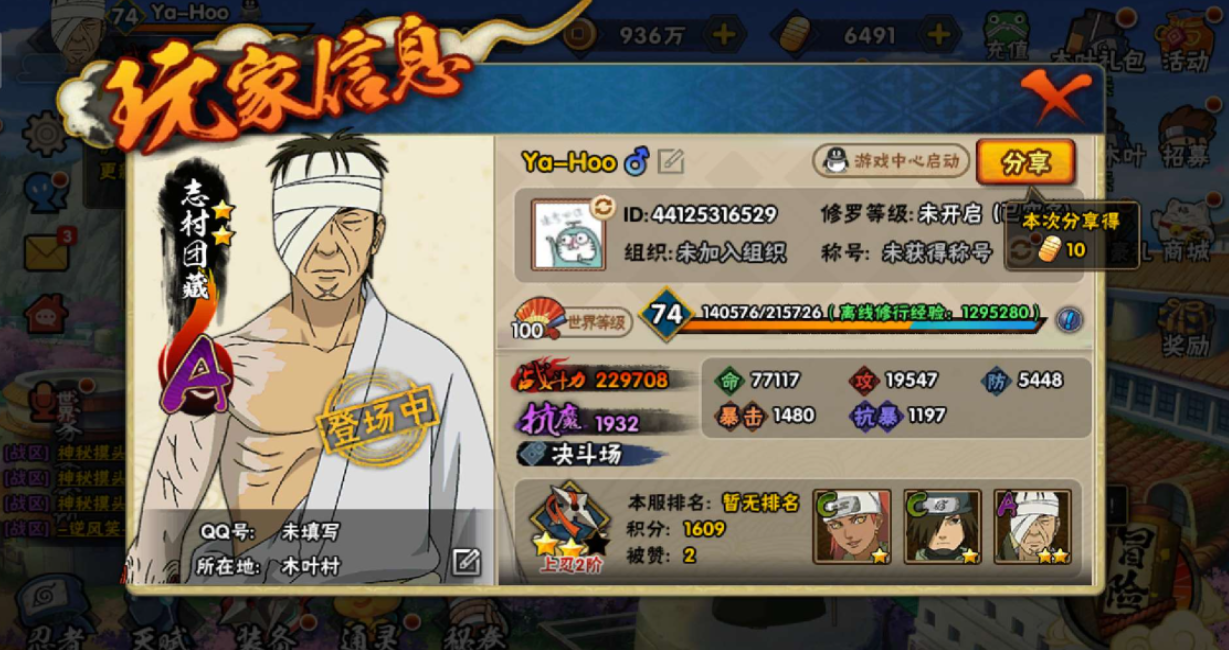Open the mail envelope inbox
Screen dimensions: 1229x650
click(47, 251)
